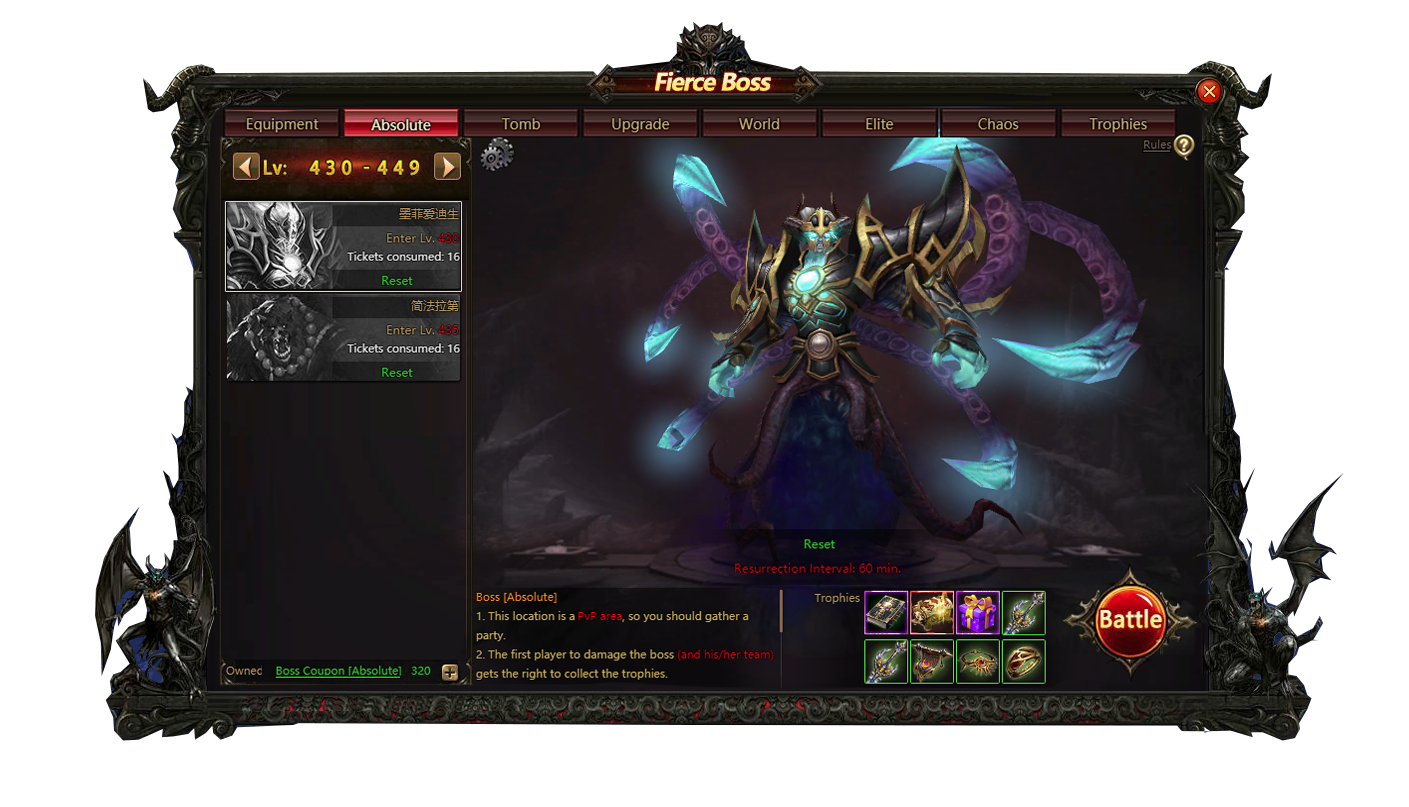This screenshot has width=1409, height=807.
Task: Show the Trophies tab
Action: (1118, 124)
